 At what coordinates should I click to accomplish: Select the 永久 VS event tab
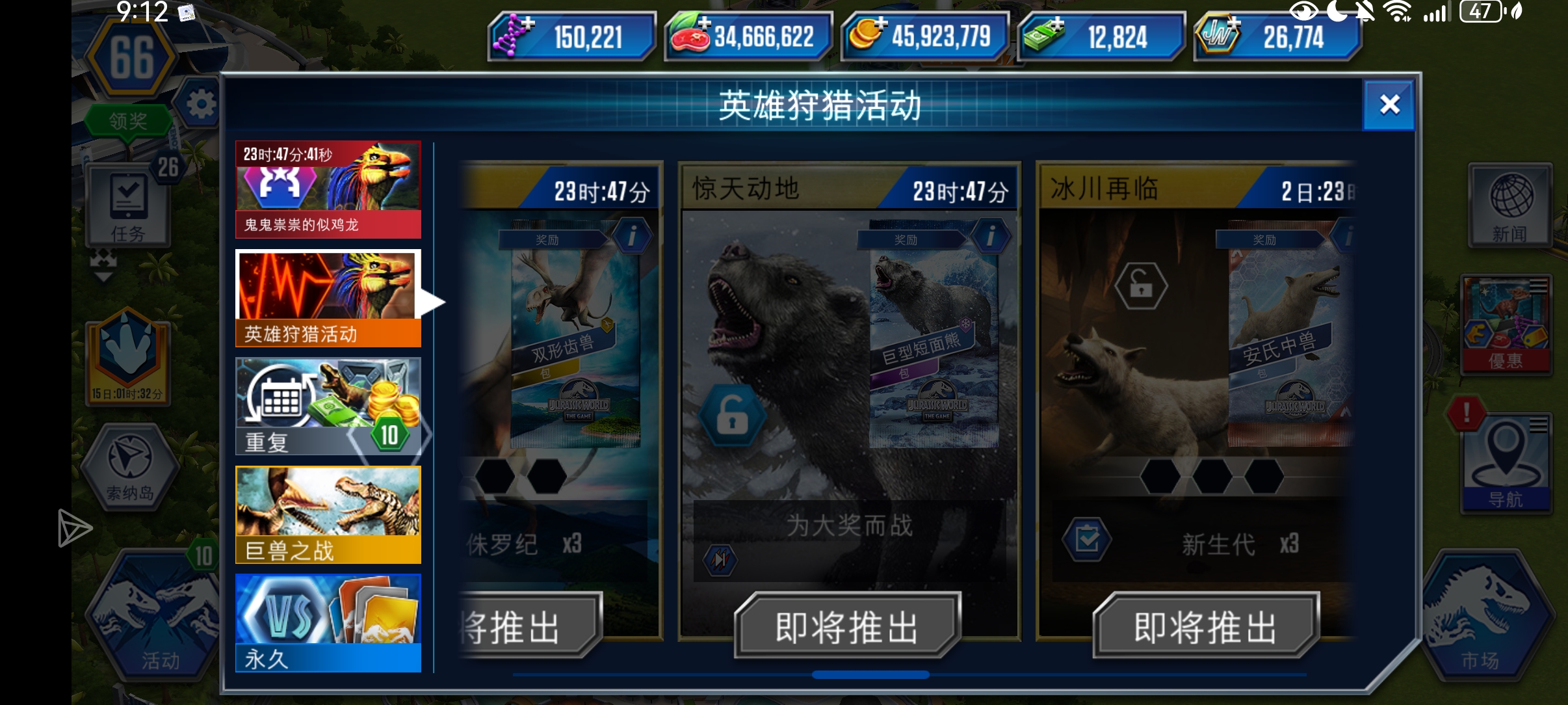coord(328,621)
